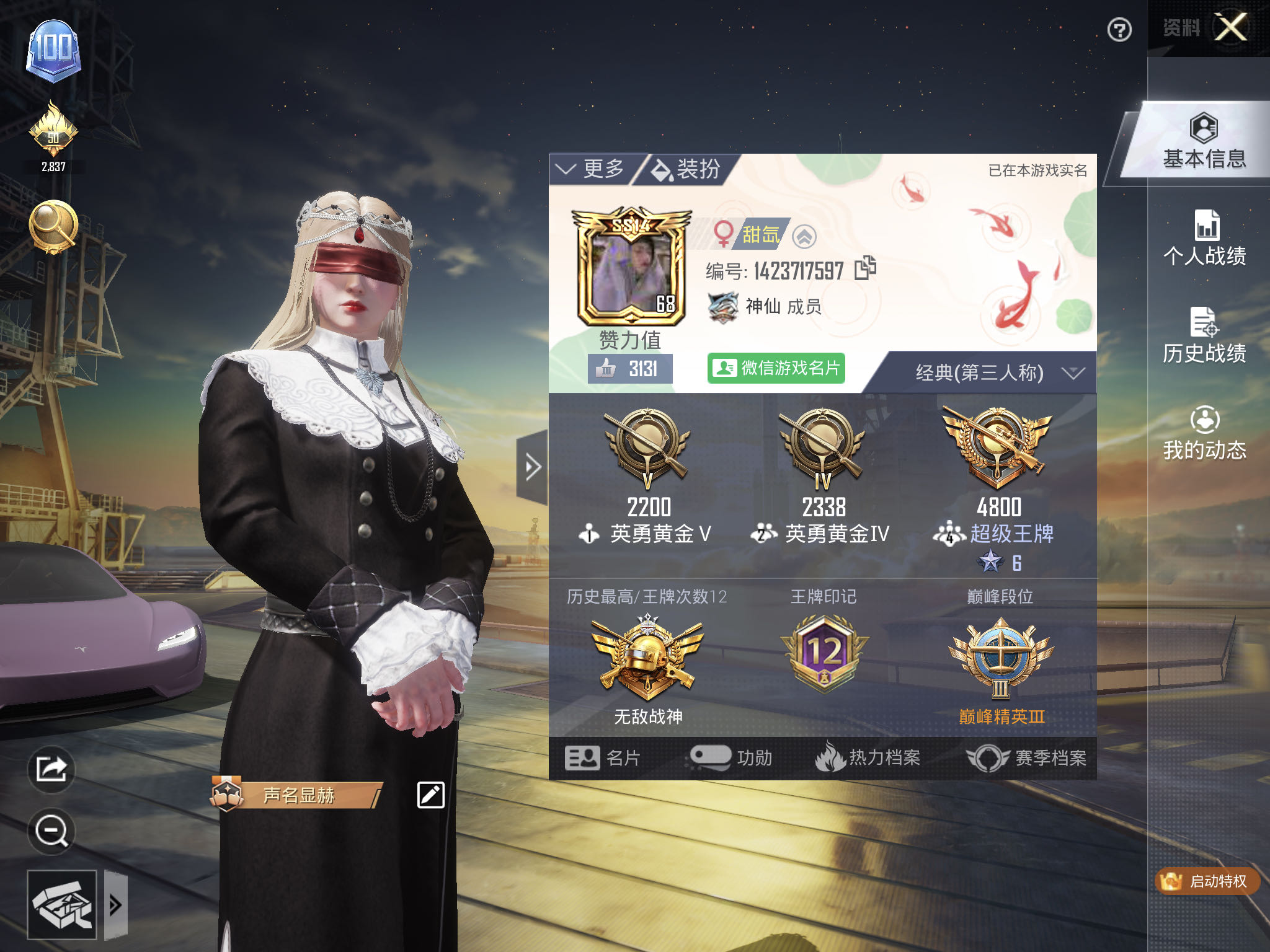
Task: Close the profile screen with X
Action: tap(1230, 27)
